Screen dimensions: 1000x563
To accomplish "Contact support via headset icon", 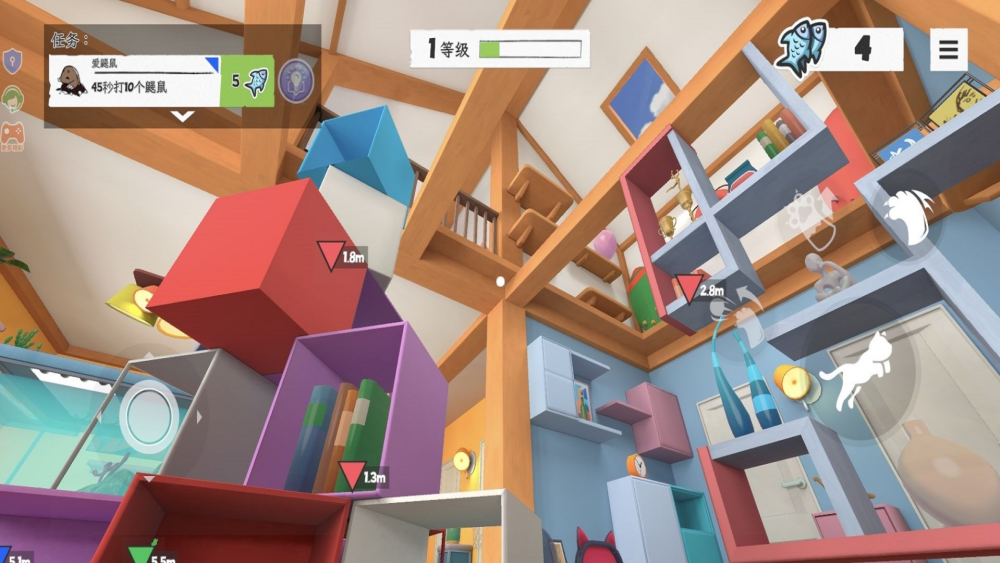I will click(x=12, y=99).
